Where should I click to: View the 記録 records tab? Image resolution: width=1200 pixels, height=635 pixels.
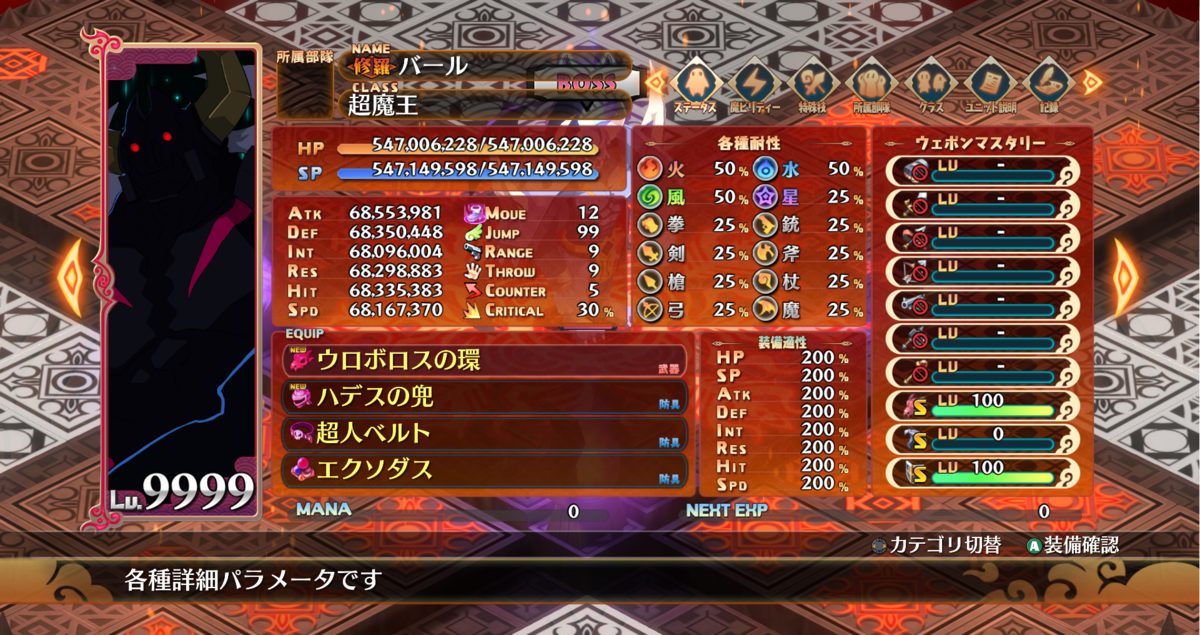pos(1046,85)
